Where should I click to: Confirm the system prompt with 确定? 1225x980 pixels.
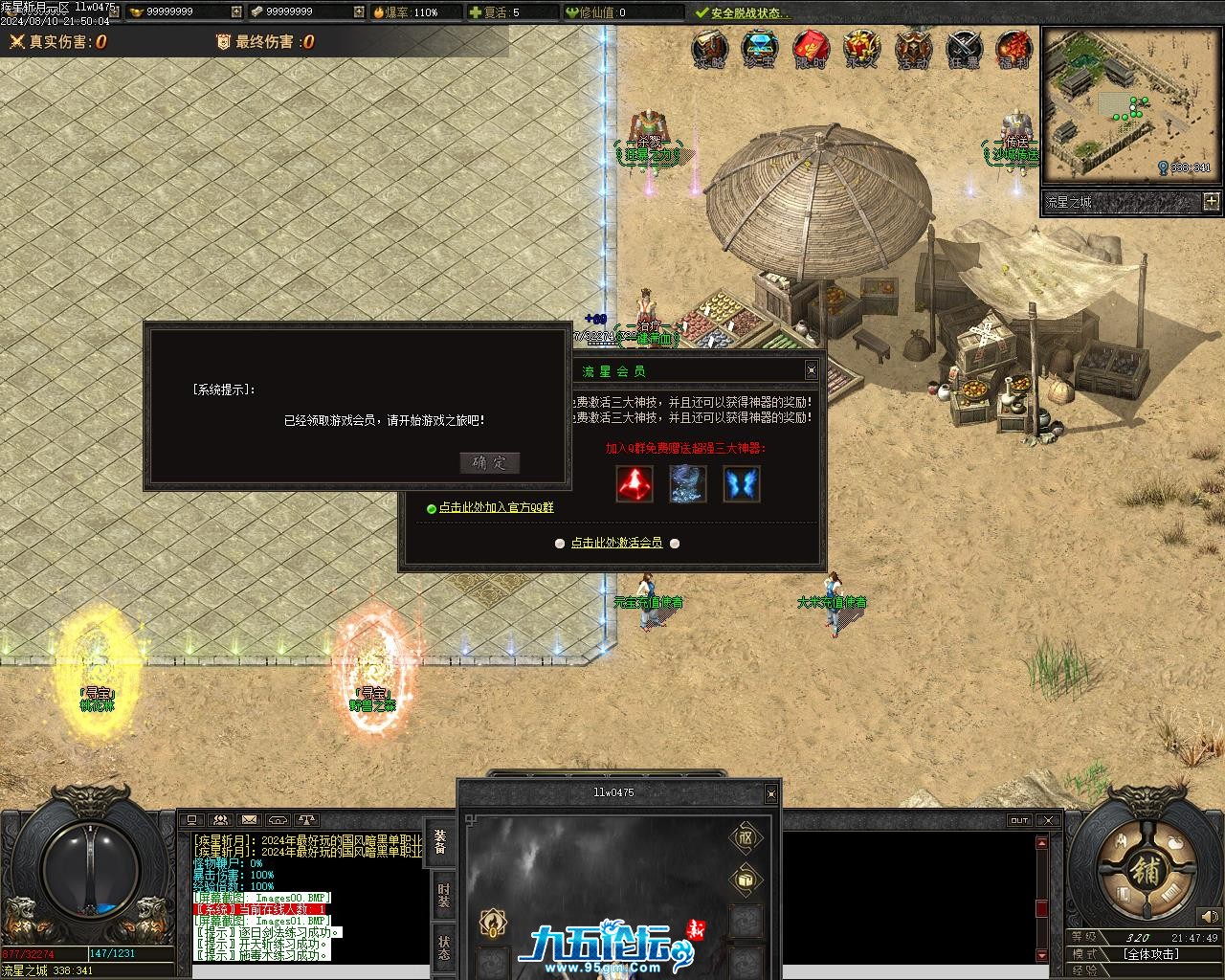490,463
